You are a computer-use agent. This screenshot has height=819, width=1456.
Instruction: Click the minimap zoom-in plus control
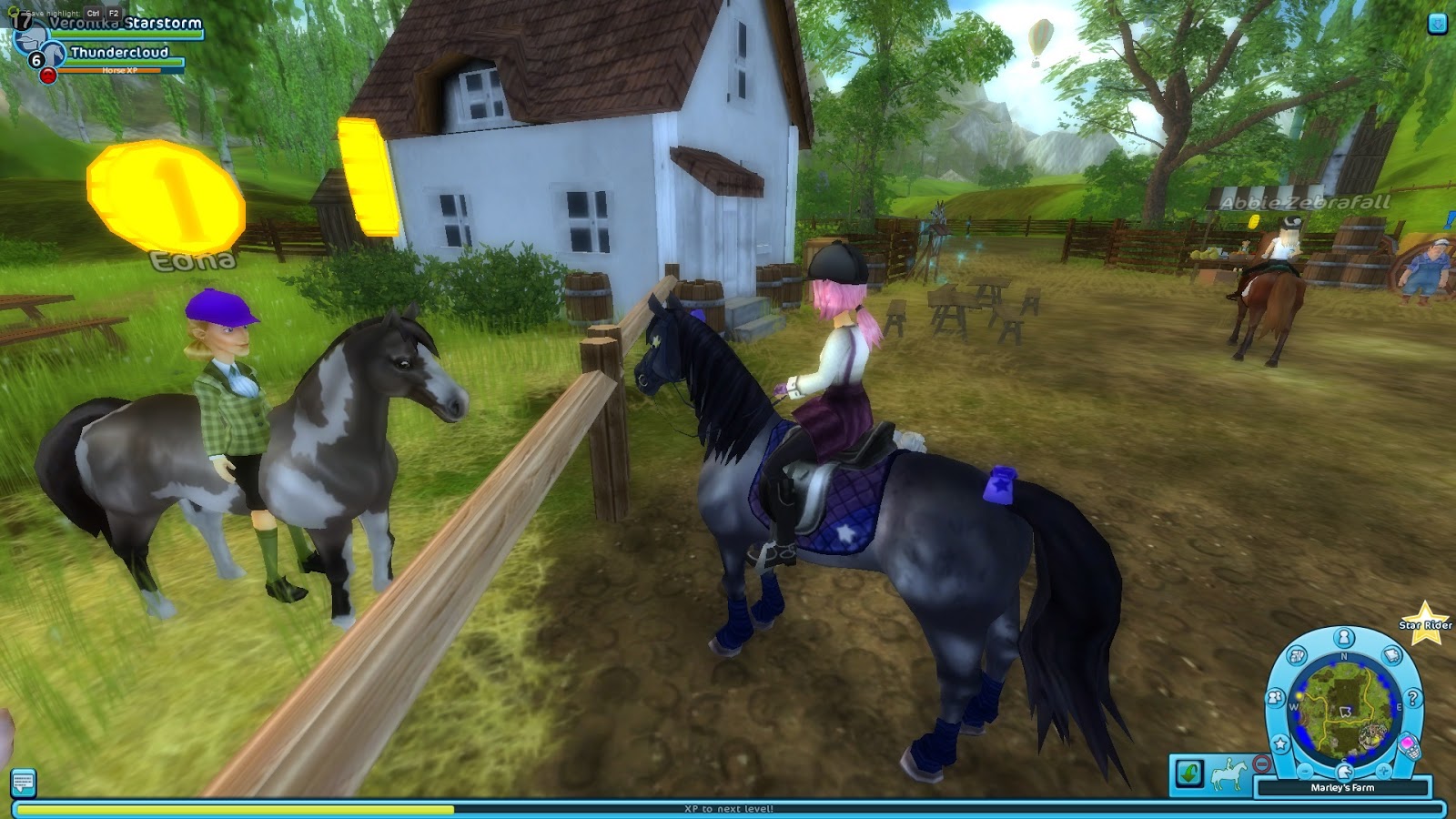[x=1383, y=771]
